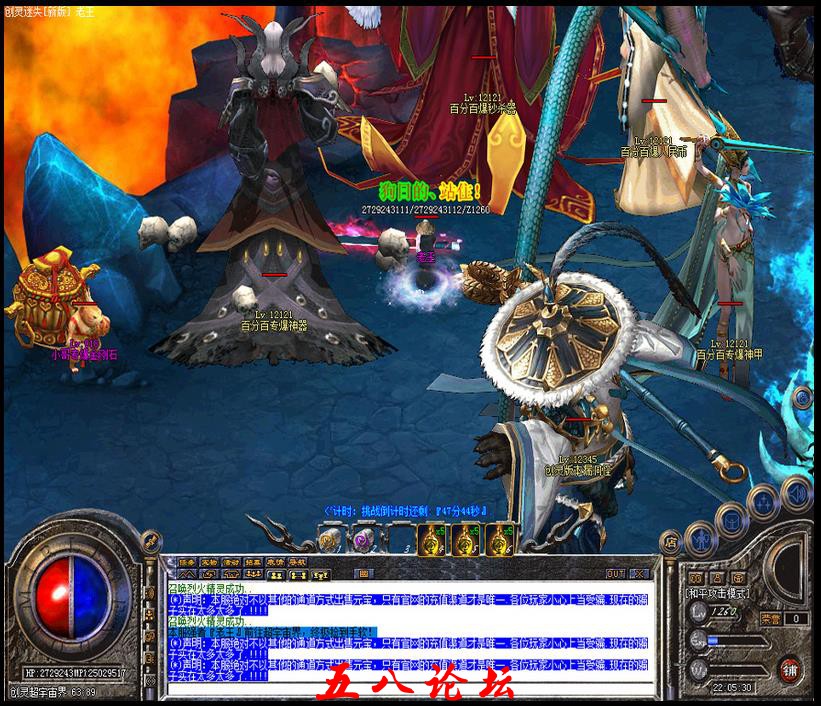Image resolution: width=821 pixels, height=706 pixels.
Task: Use the rightmost golden potion hotbar slot
Action: click(x=499, y=540)
